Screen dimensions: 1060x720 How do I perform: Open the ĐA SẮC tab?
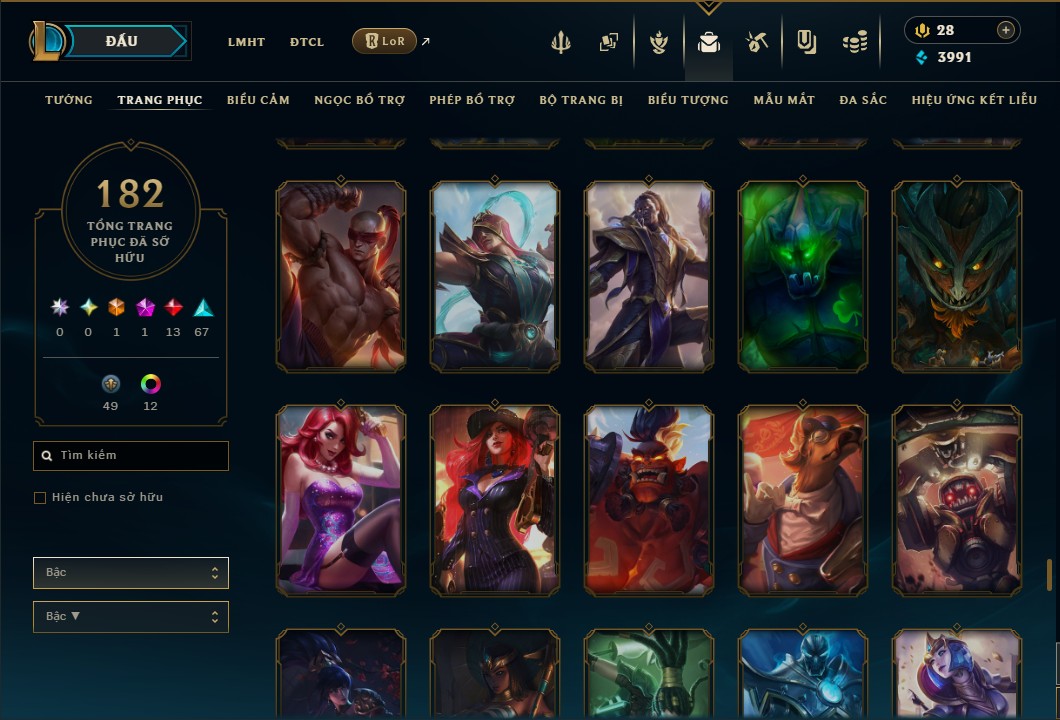(863, 100)
